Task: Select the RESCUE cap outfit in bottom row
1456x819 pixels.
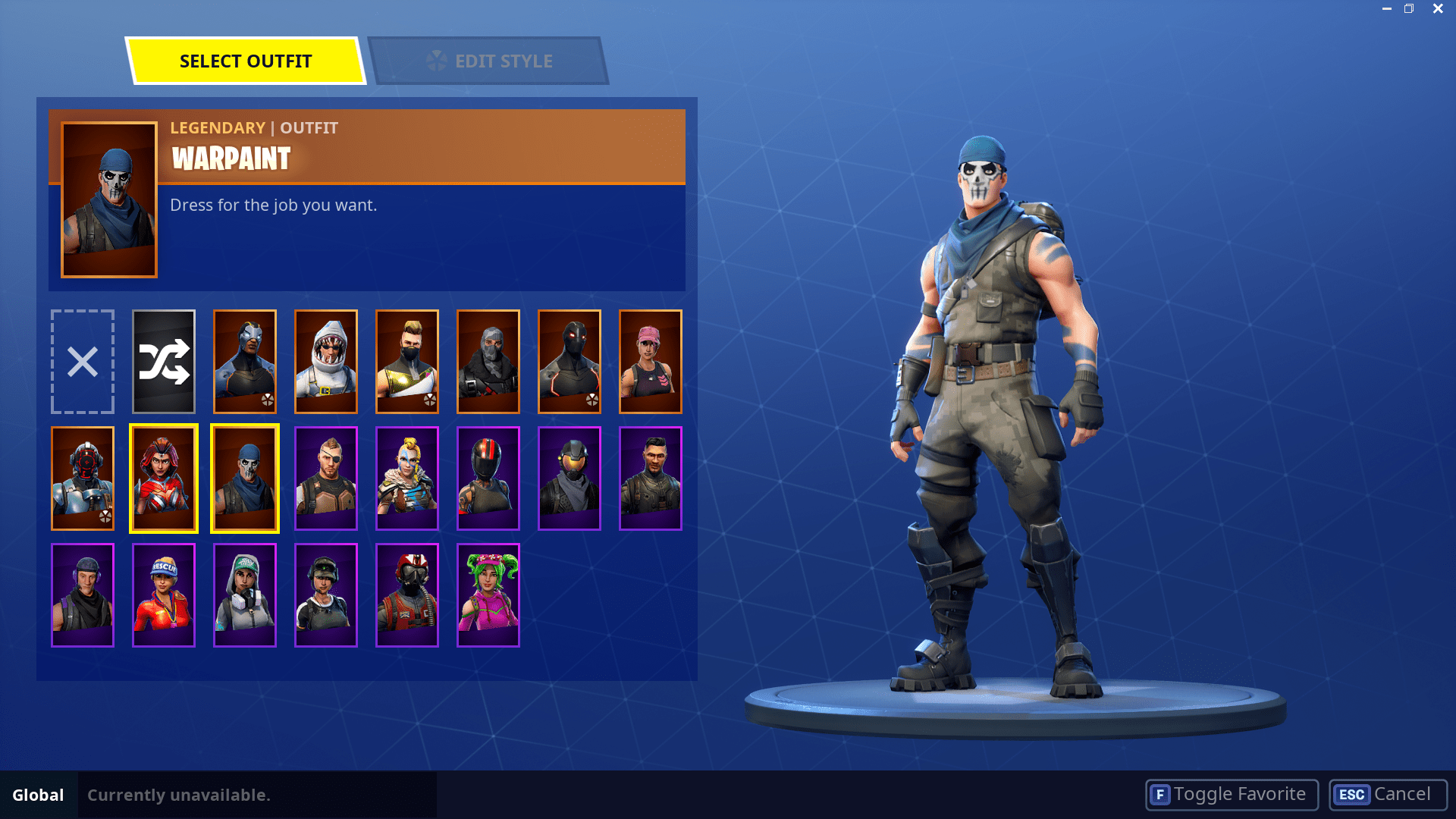Action: pyautogui.click(x=164, y=595)
